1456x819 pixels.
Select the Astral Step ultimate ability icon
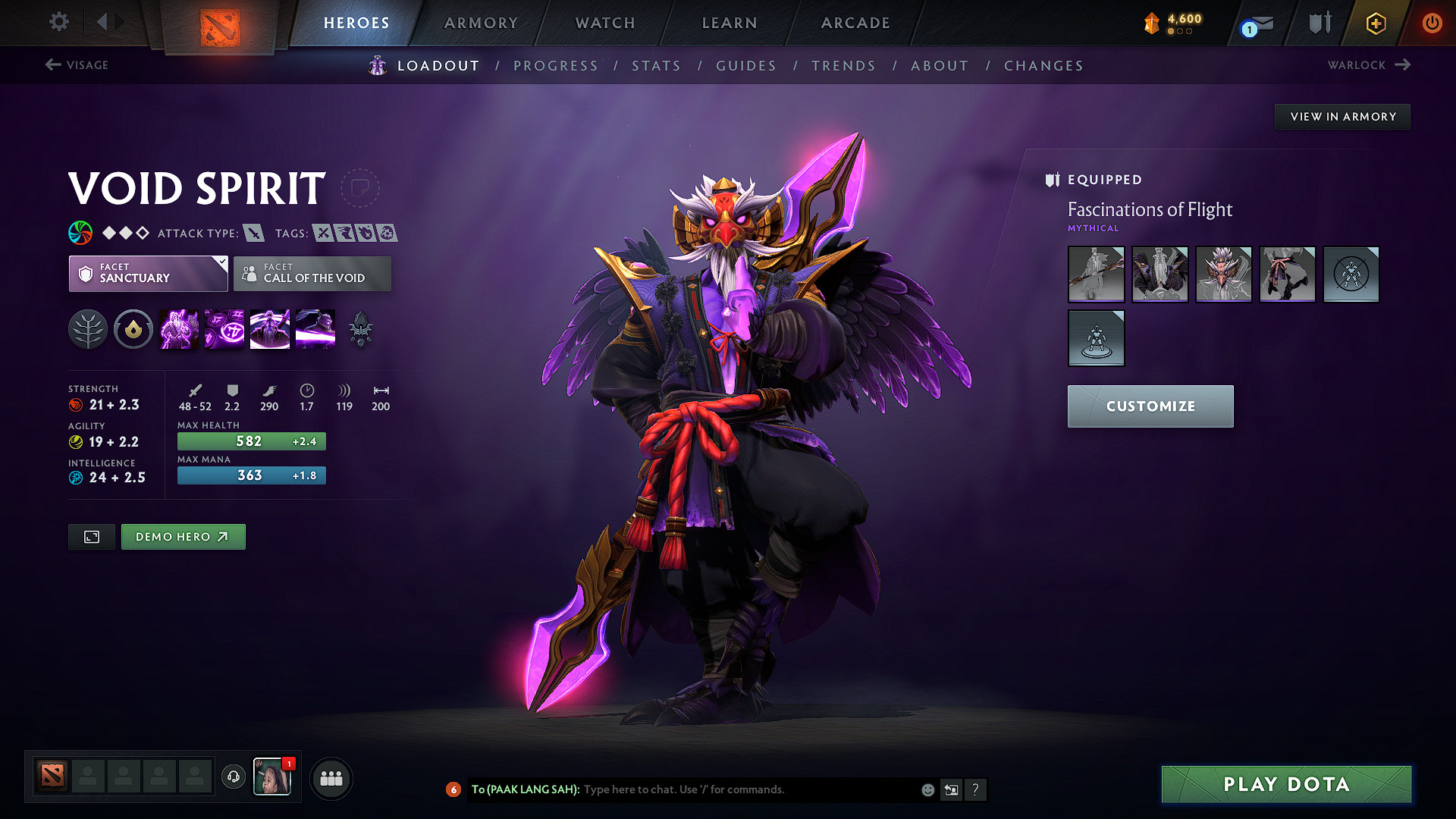[315, 329]
